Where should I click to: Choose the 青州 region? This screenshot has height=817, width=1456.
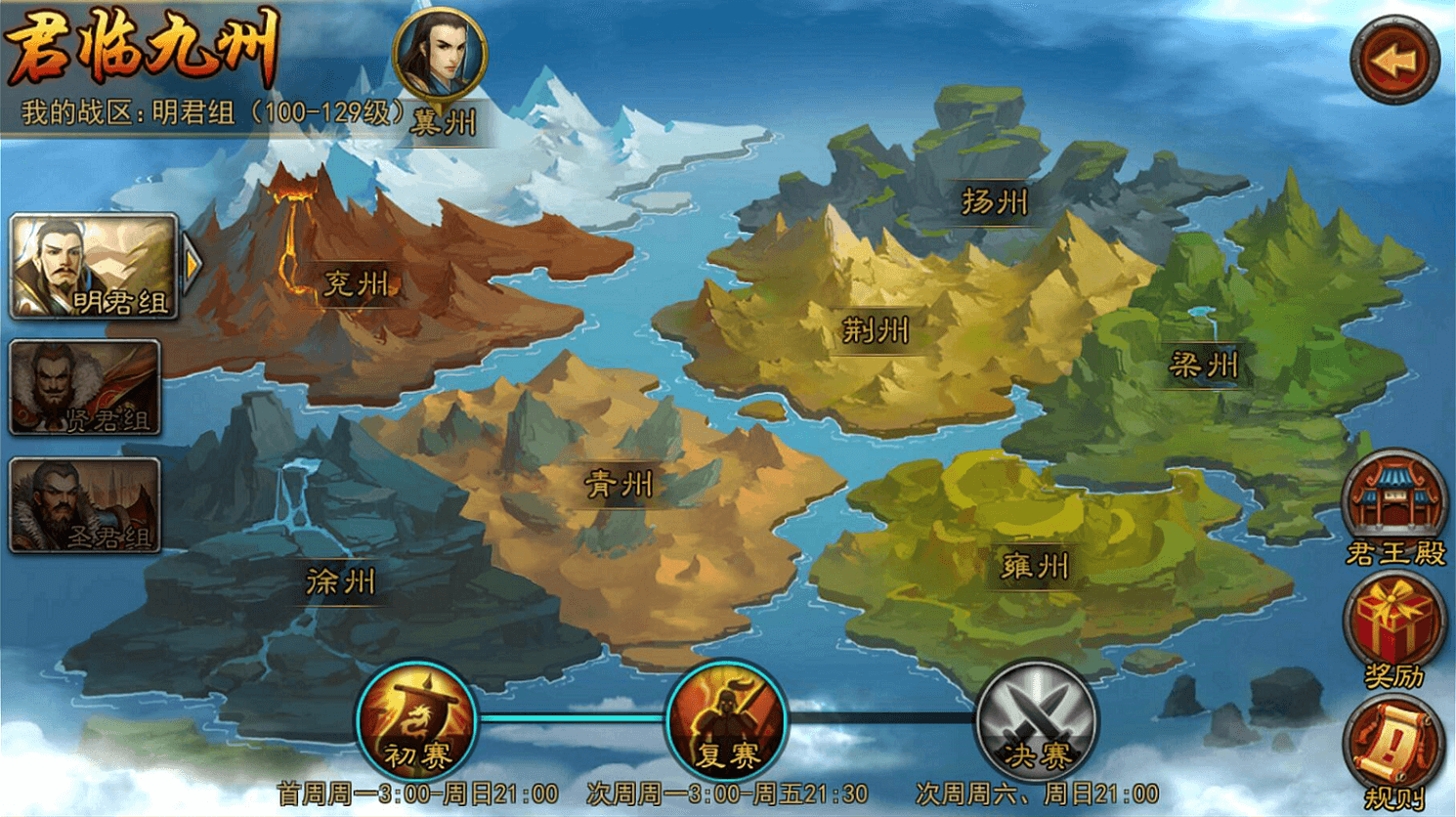(x=619, y=484)
